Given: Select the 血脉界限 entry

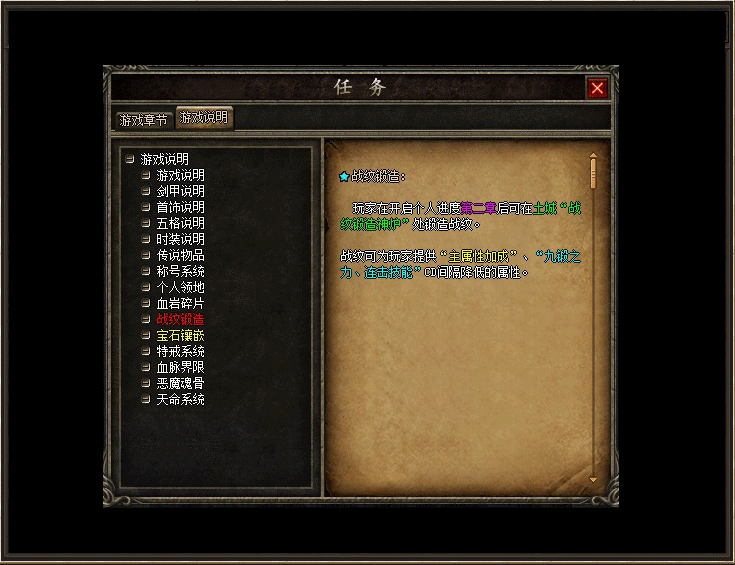Looking at the screenshot, I should (180, 367).
